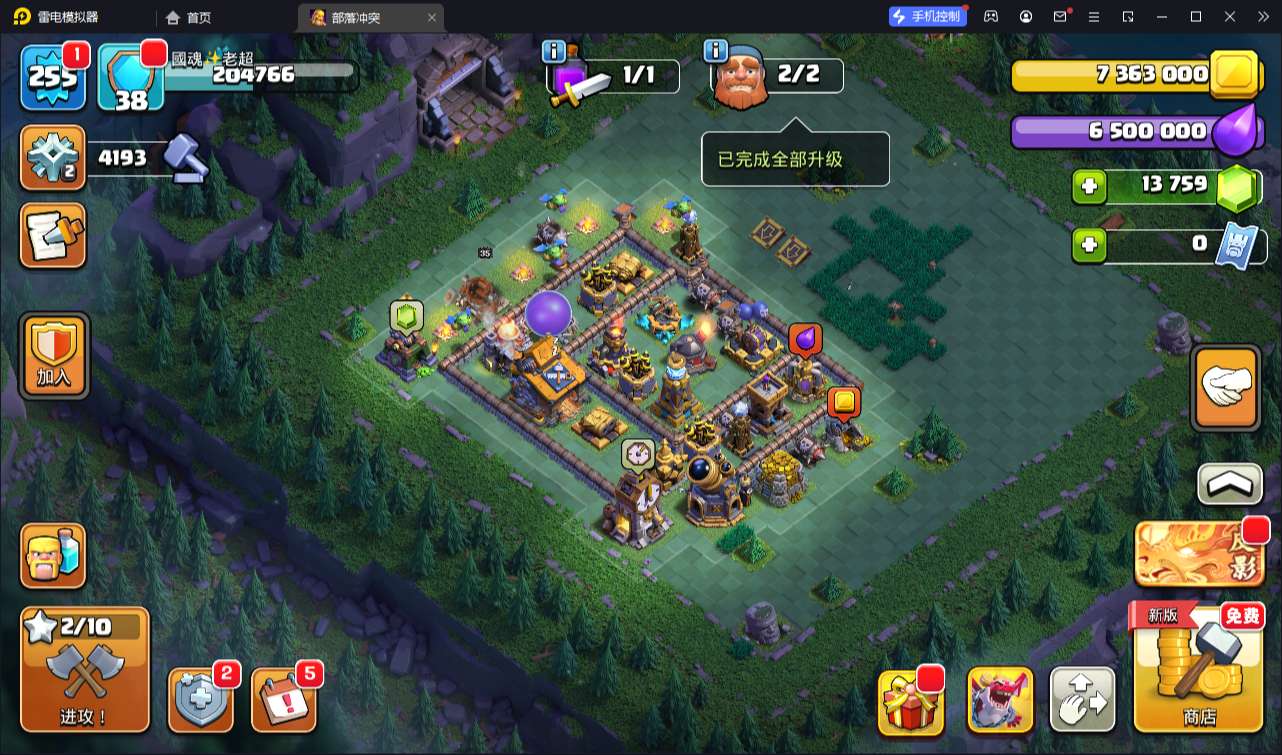The height and width of the screenshot is (755, 1282).
Task: Open the 进攻 attack button
Action: [84, 668]
